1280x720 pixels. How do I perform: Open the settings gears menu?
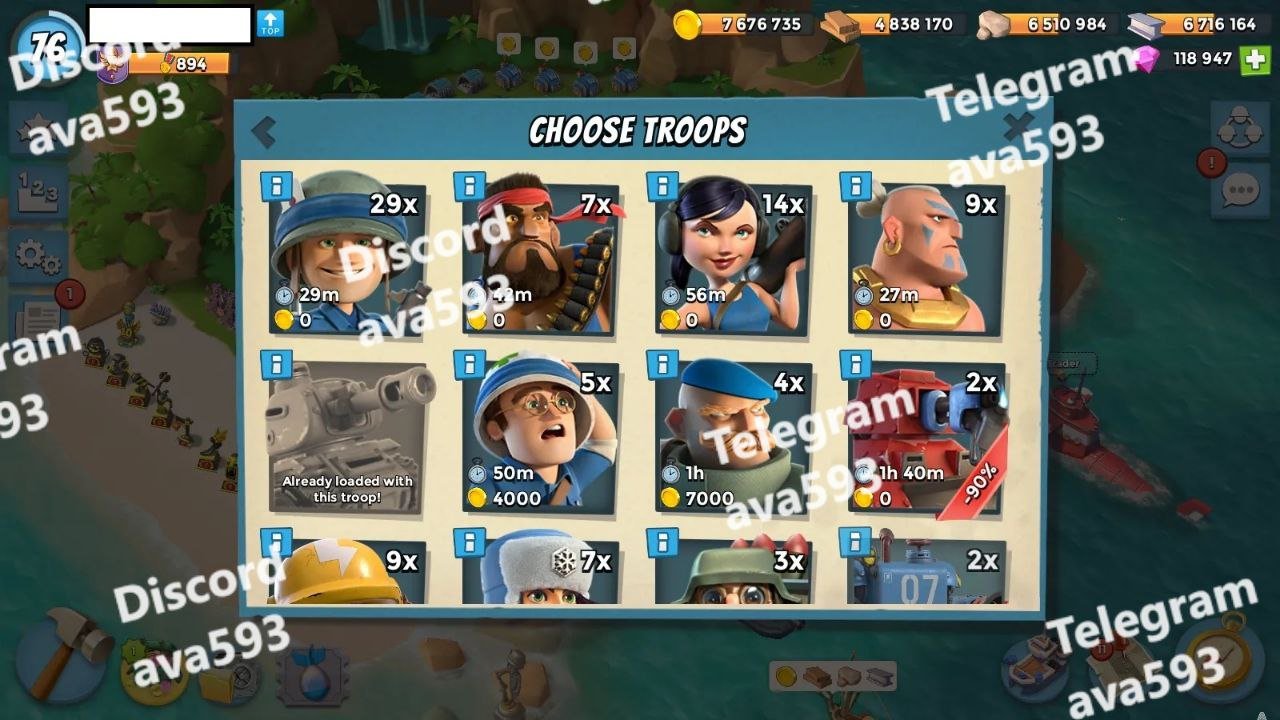click(x=38, y=256)
